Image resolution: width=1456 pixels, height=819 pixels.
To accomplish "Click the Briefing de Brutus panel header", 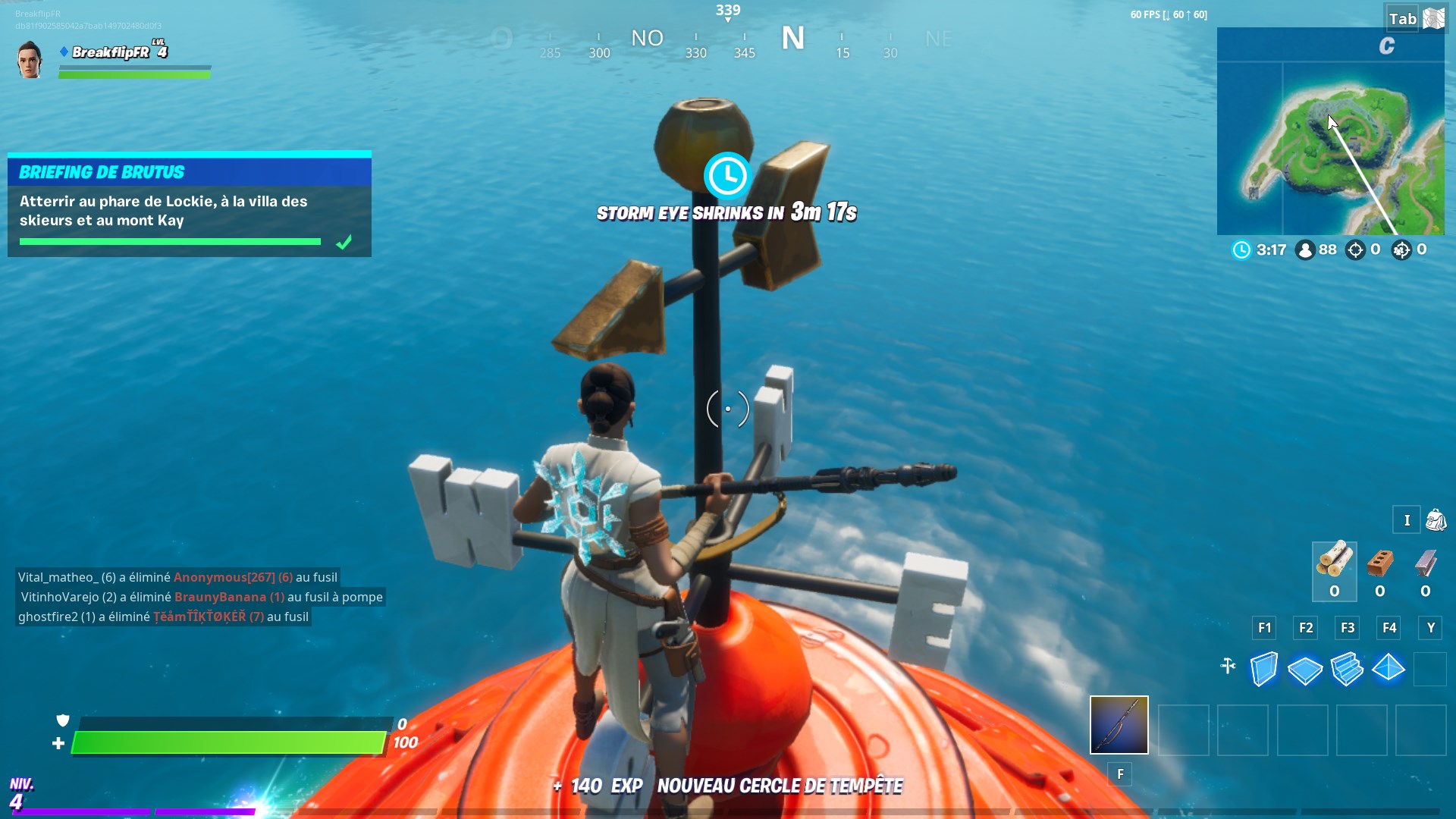I will [x=101, y=172].
